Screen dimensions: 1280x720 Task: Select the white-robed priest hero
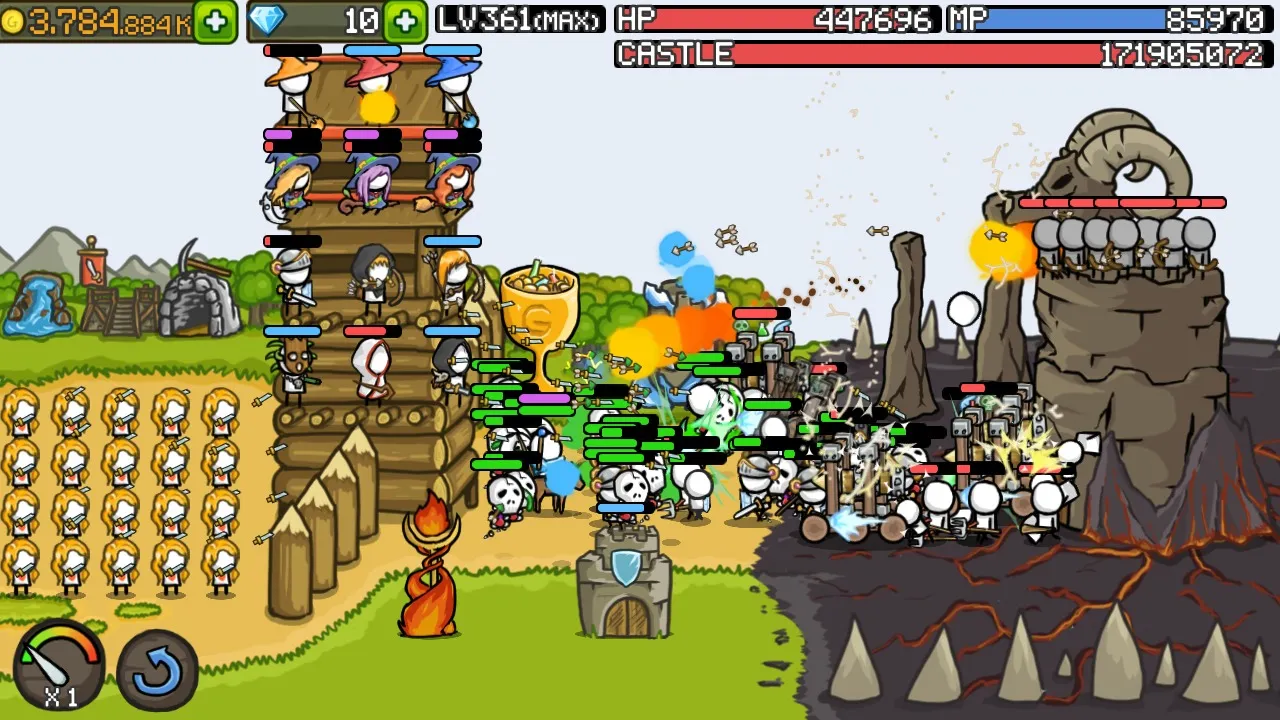[x=370, y=370]
